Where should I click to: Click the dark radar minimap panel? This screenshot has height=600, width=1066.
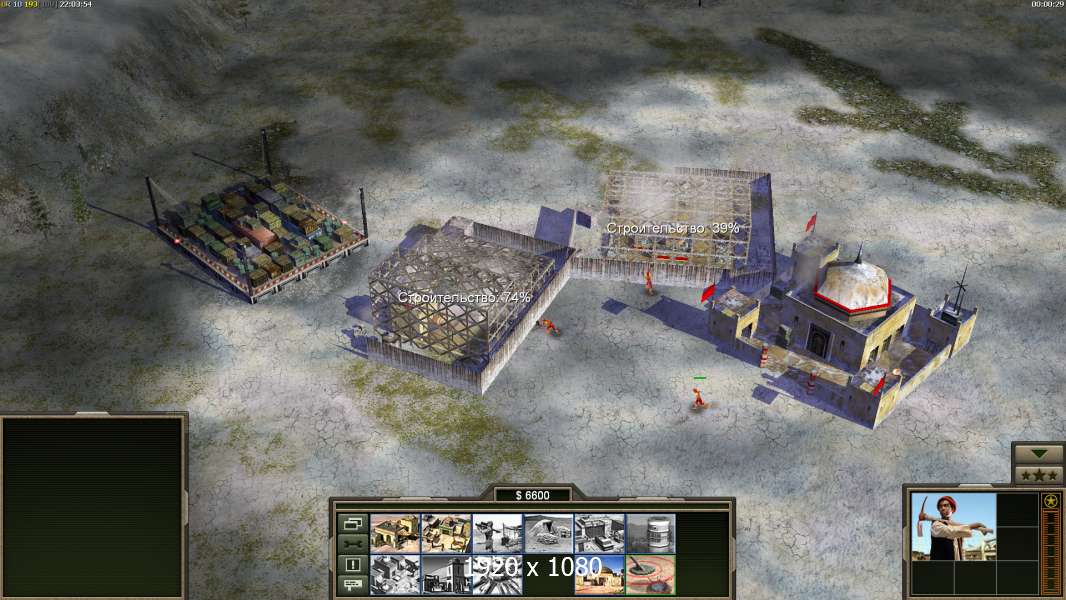pyautogui.click(x=93, y=507)
